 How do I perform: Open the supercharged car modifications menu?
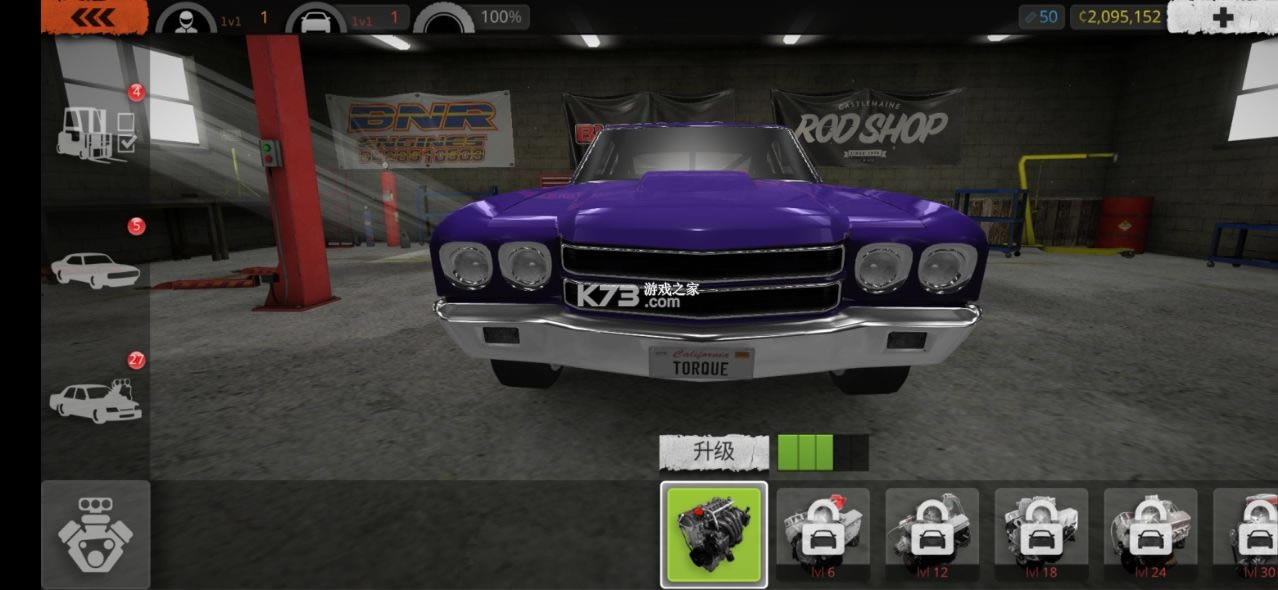click(x=96, y=398)
